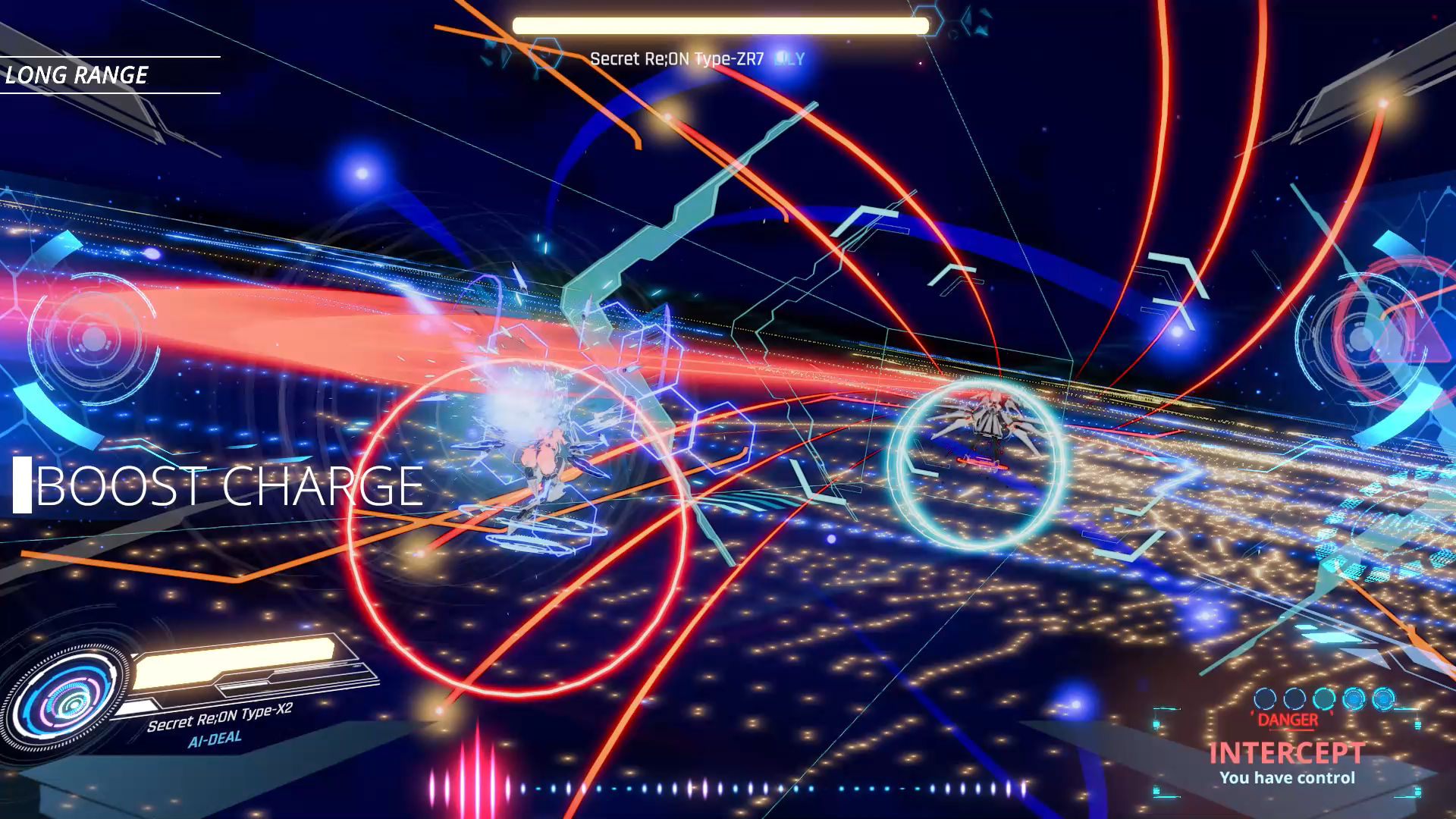Target the unit inside the red lock-on ring
This screenshot has height=819, width=1456.
540,463
